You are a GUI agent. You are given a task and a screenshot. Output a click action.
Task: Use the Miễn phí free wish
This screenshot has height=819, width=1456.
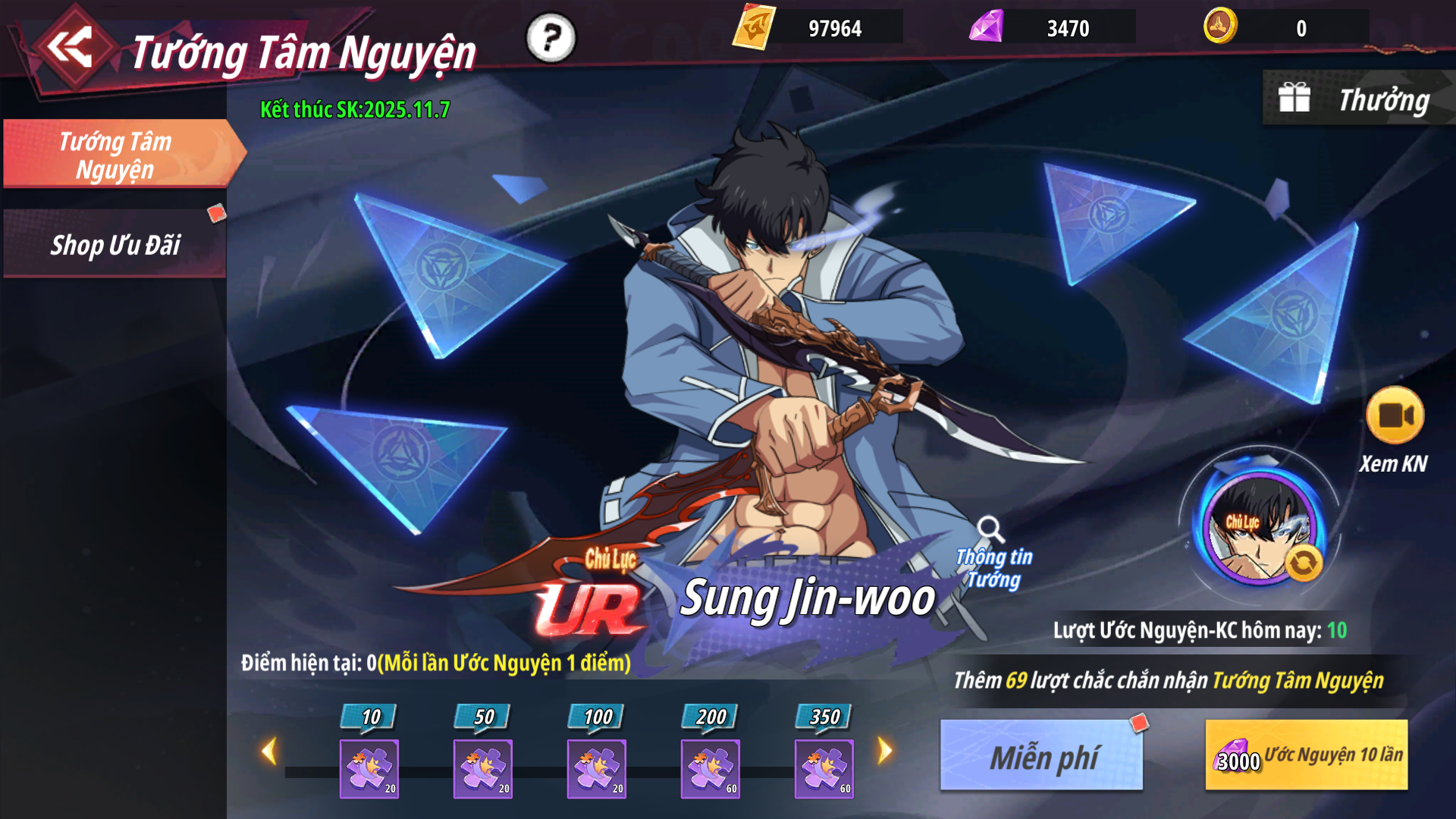1041,755
